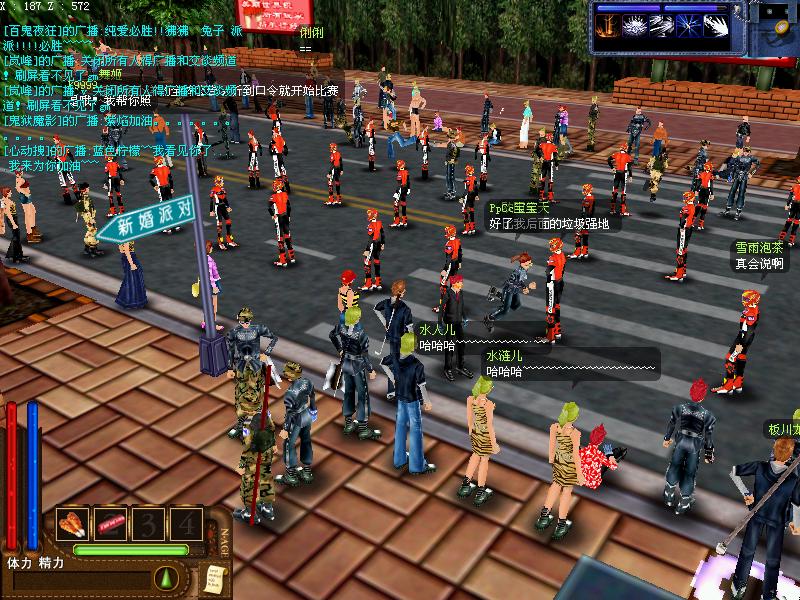
Task: Activate the orange fire tree skill
Action: pyautogui.click(x=606, y=27)
